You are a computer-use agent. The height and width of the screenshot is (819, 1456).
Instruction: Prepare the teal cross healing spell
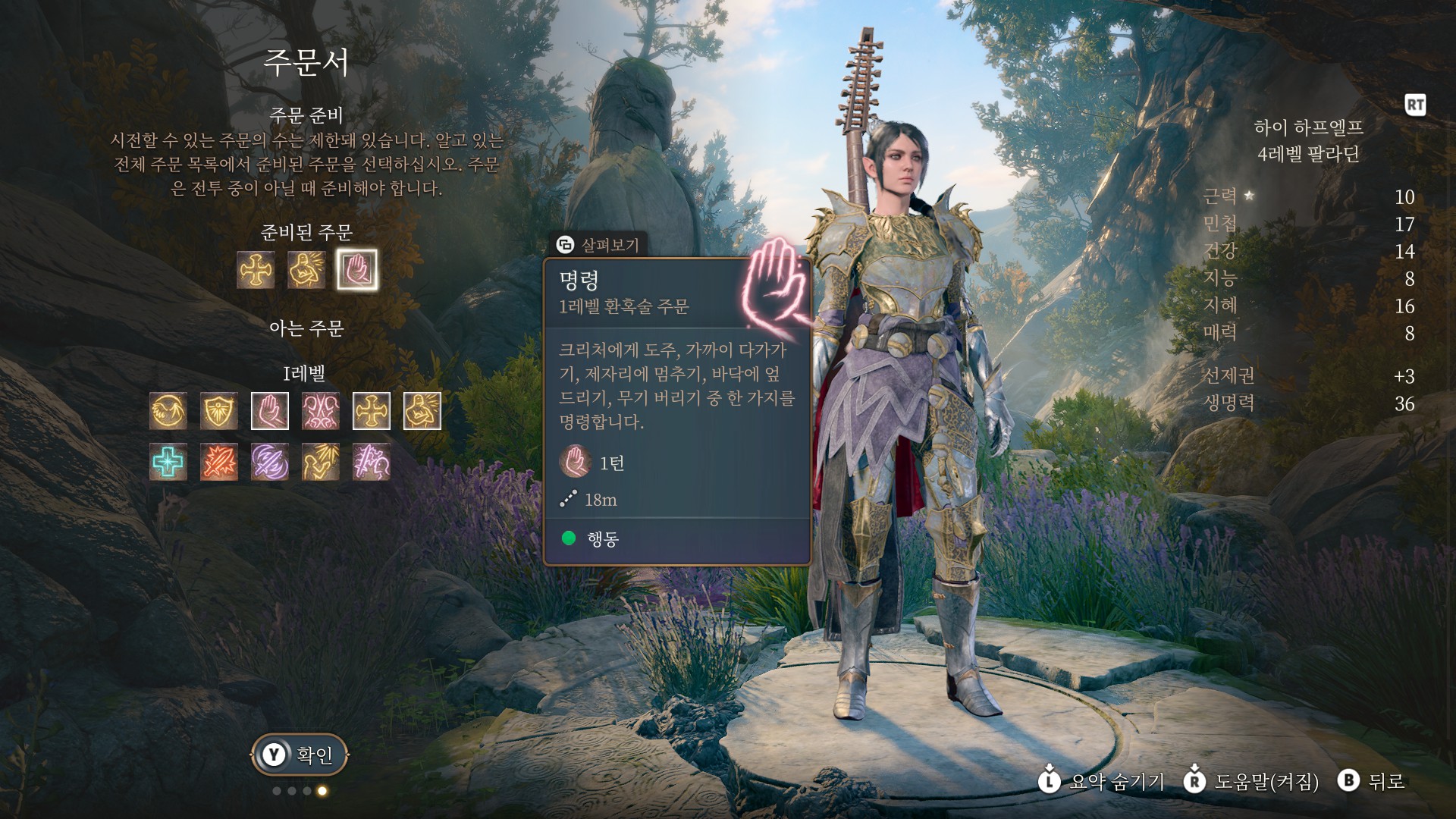click(x=168, y=462)
